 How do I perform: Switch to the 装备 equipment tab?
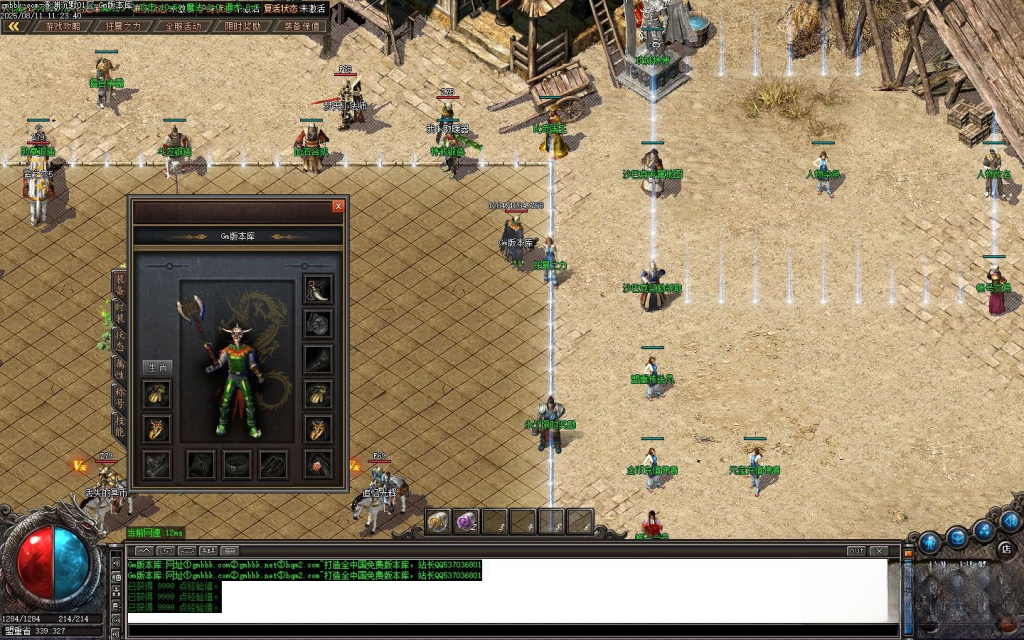(120, 284)
